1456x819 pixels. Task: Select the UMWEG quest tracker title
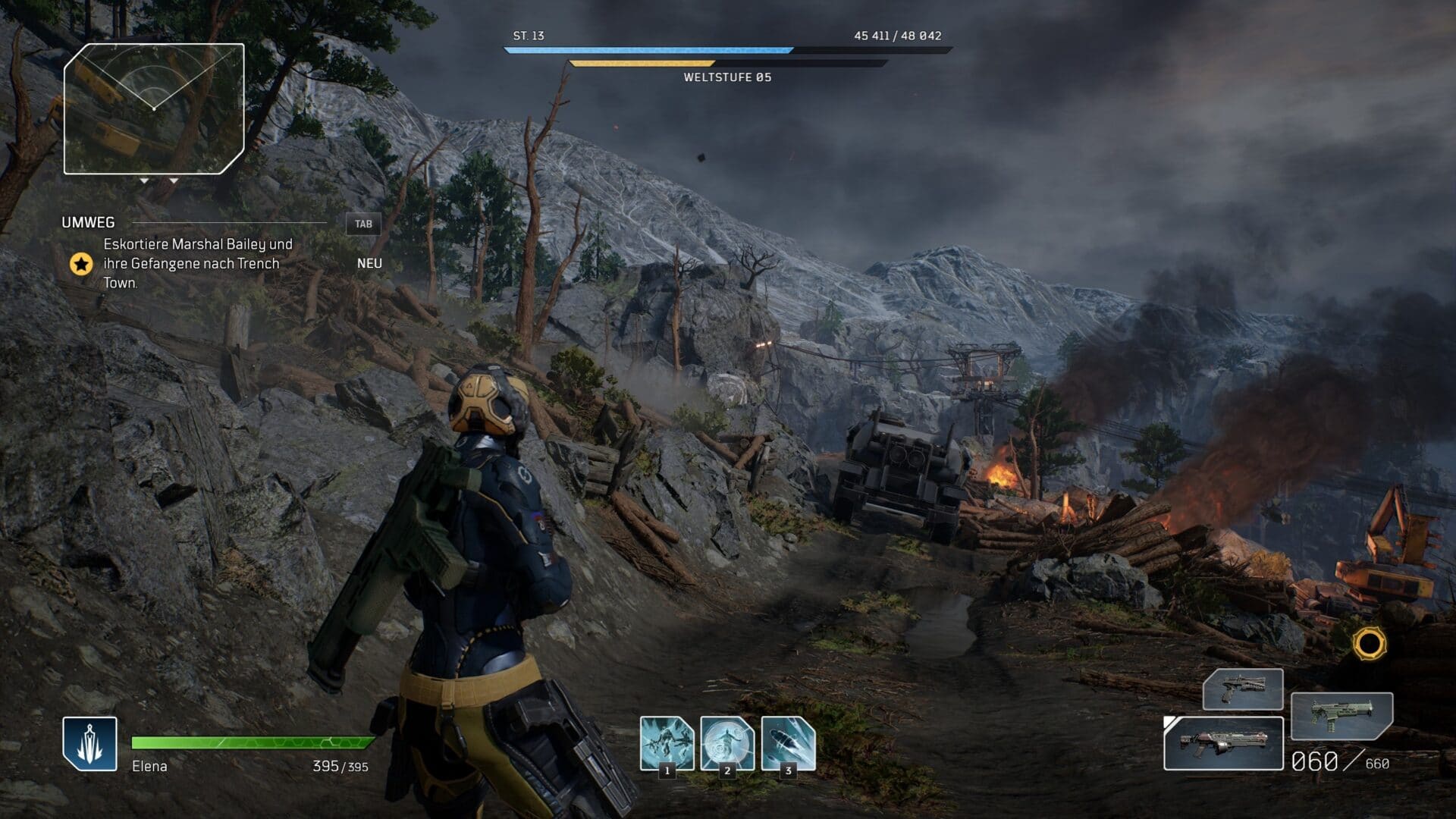[x=89, y=222]
